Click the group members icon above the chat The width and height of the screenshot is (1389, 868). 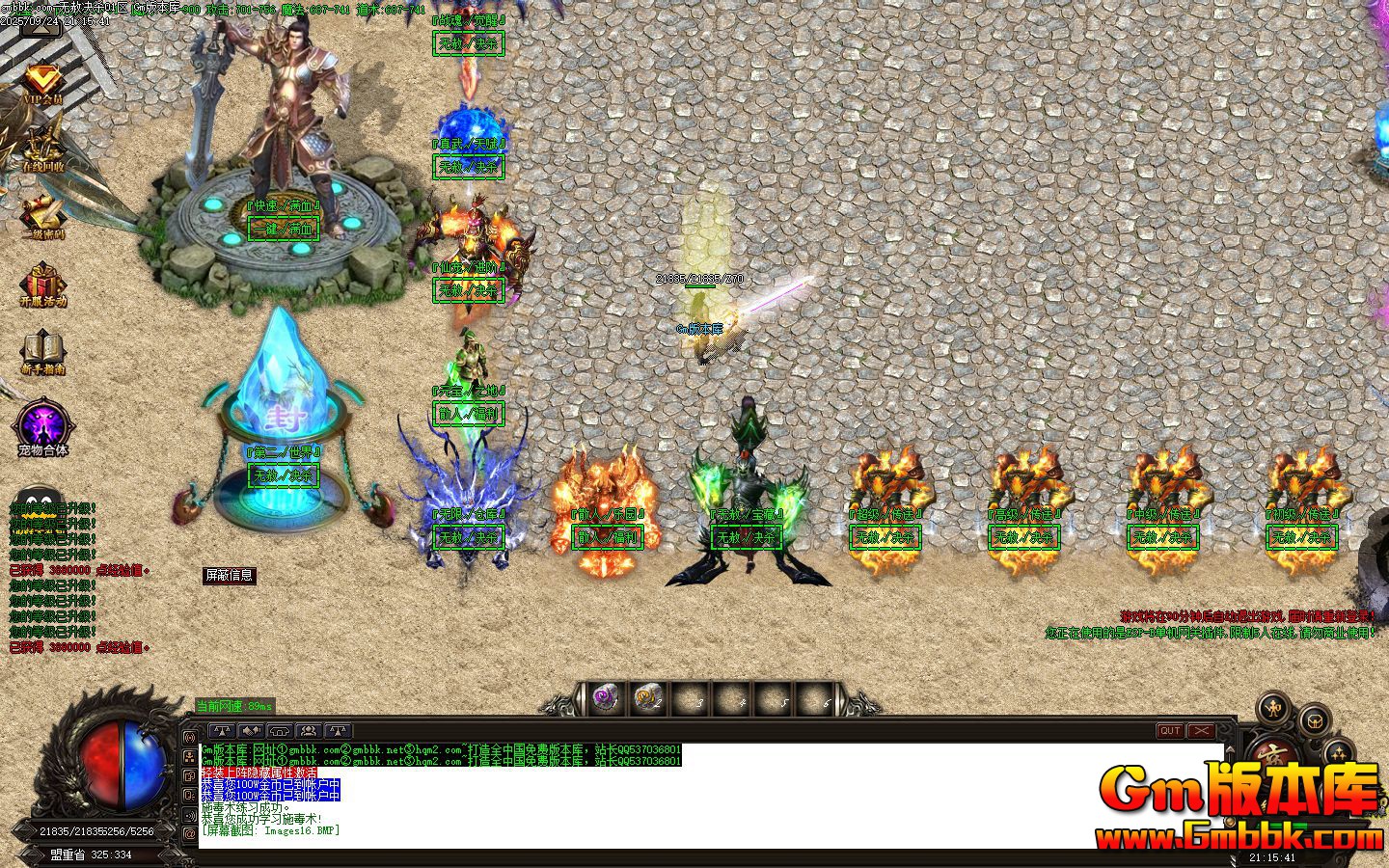point(307,729)
